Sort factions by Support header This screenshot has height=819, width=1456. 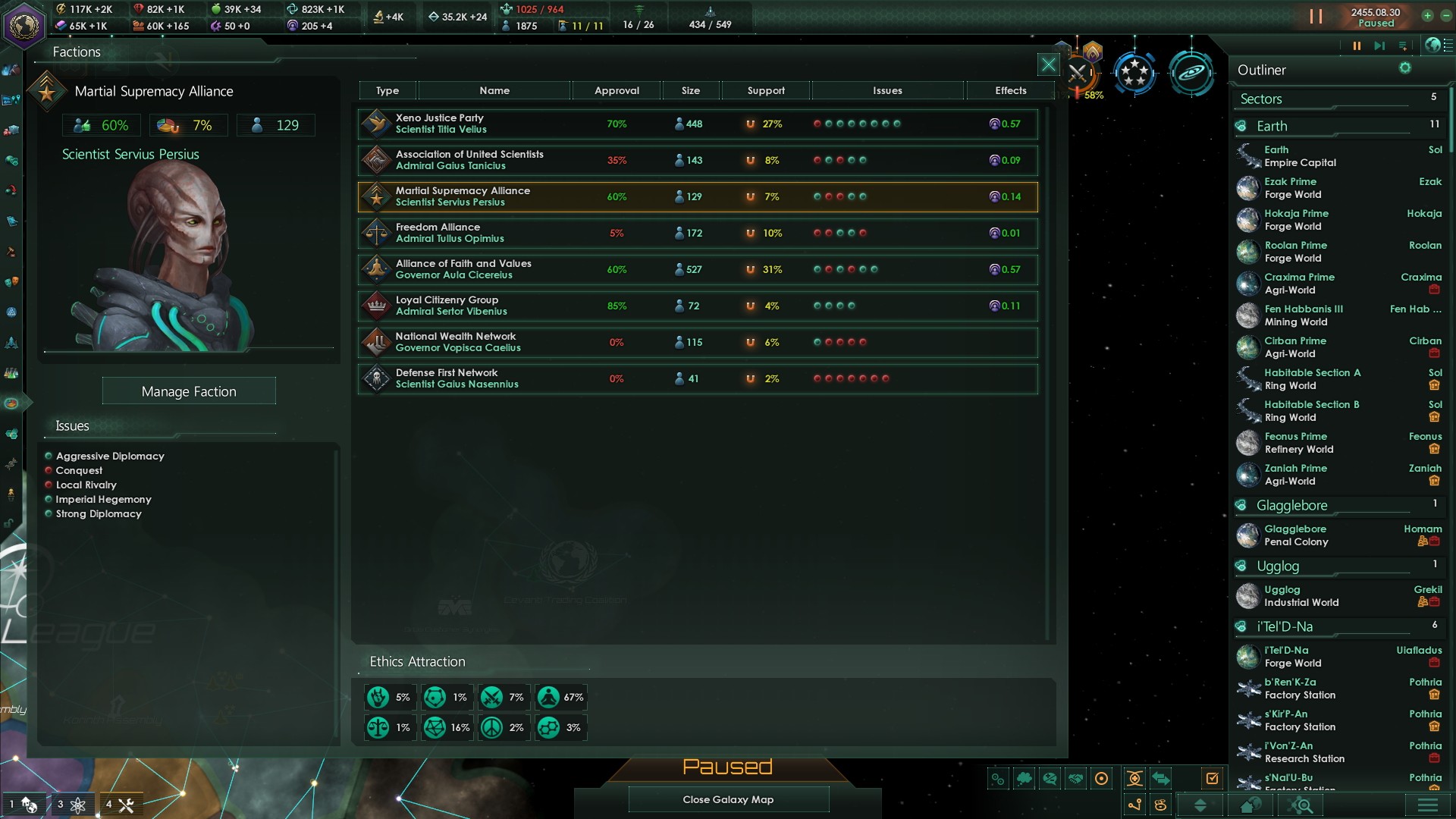click(766, 91)
